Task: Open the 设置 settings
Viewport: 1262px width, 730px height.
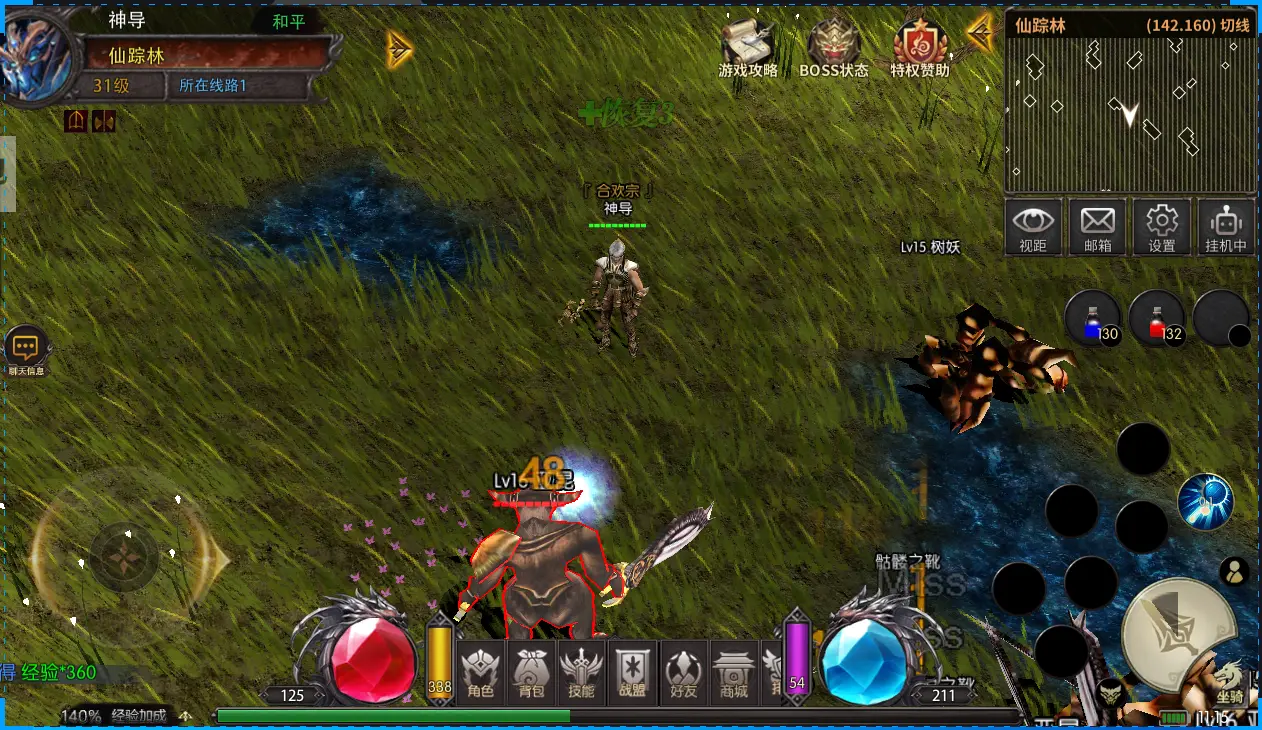Action: tap(1161, 227)
